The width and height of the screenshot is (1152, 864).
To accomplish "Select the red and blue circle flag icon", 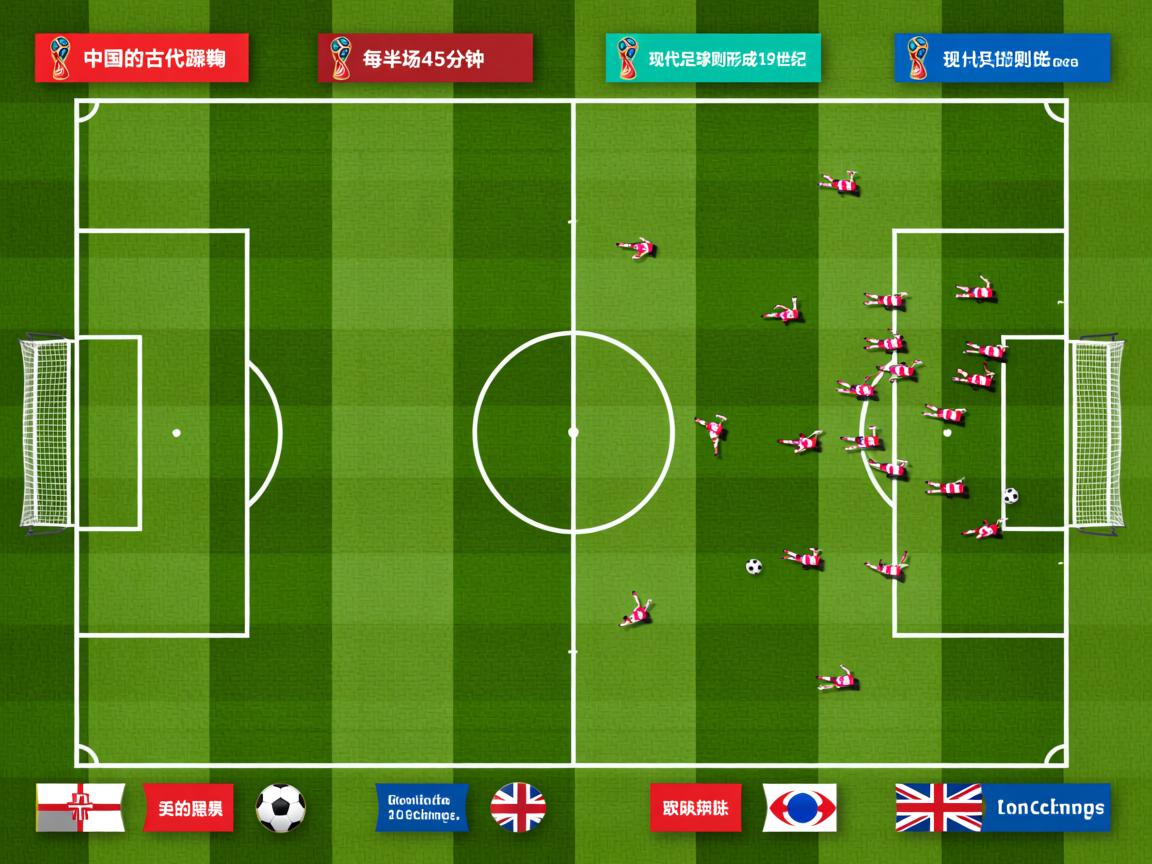I will [800, 807].
